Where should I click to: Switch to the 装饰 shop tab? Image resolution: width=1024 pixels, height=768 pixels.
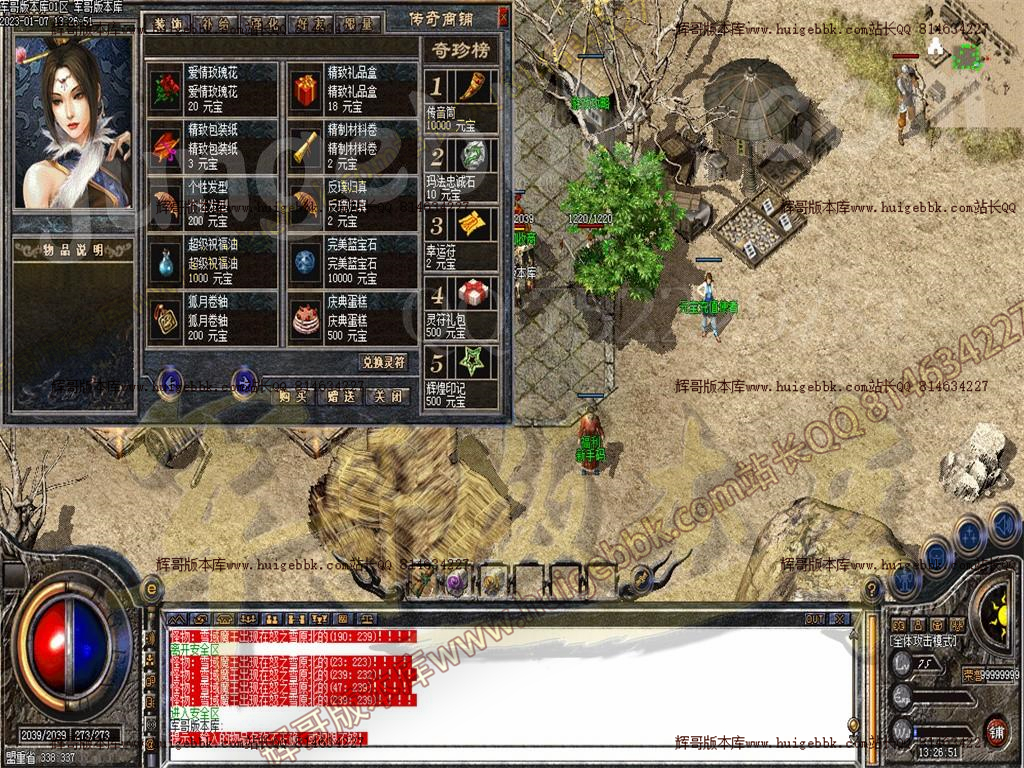click(169, 22)
